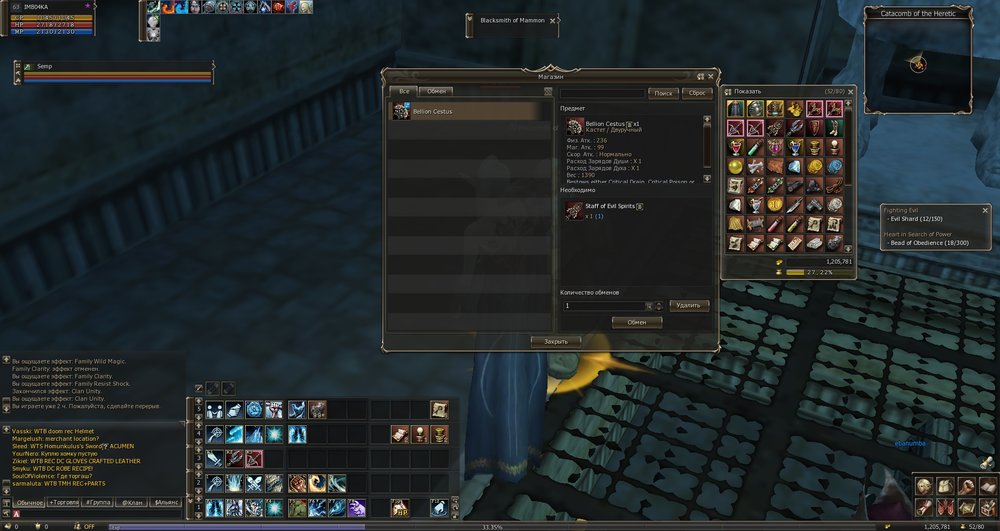Close the inventory panel
This screenshot has height=531, width=1000.
tap(850, 91)
